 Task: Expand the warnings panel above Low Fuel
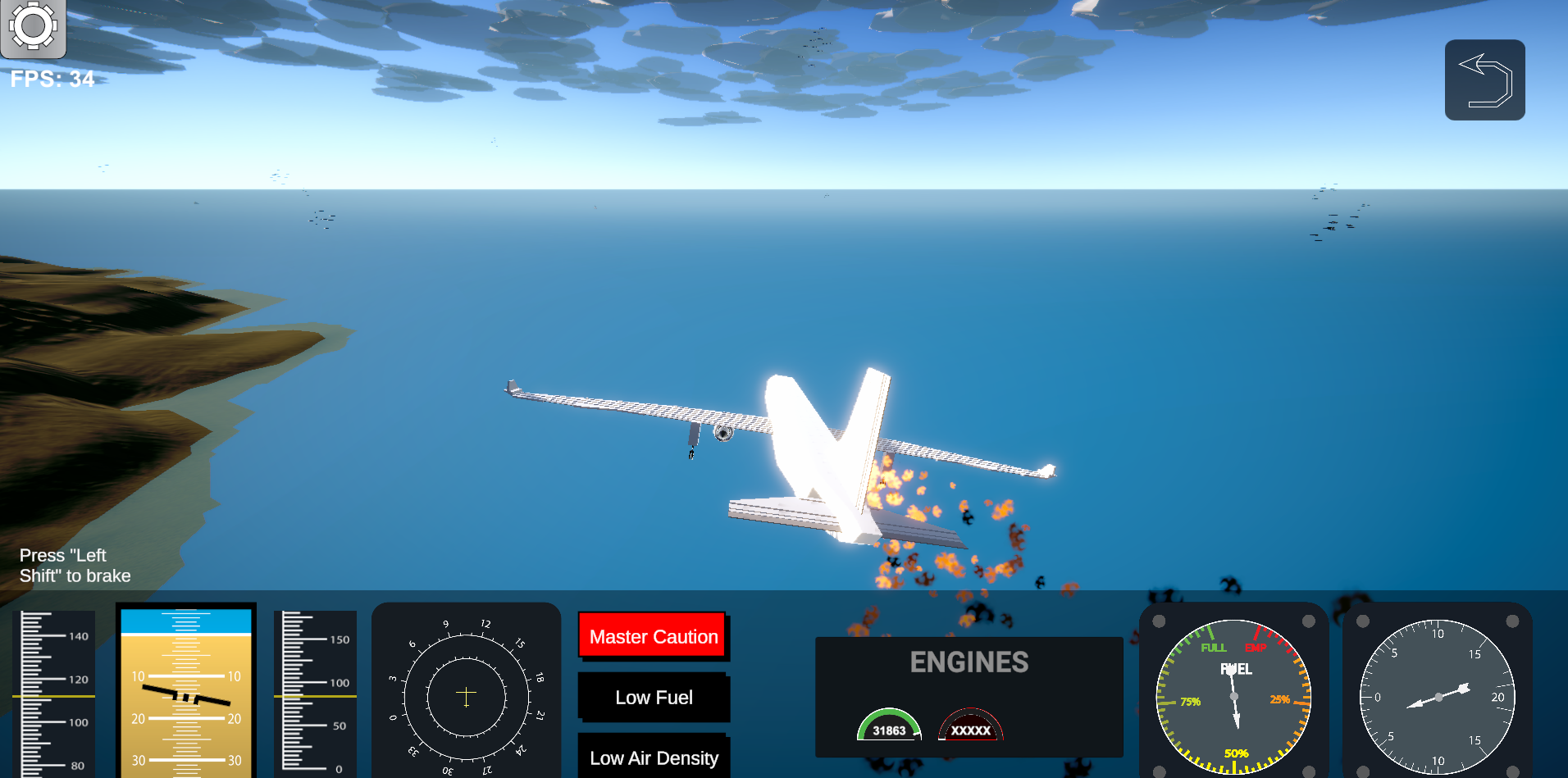(x=653, y=636)
